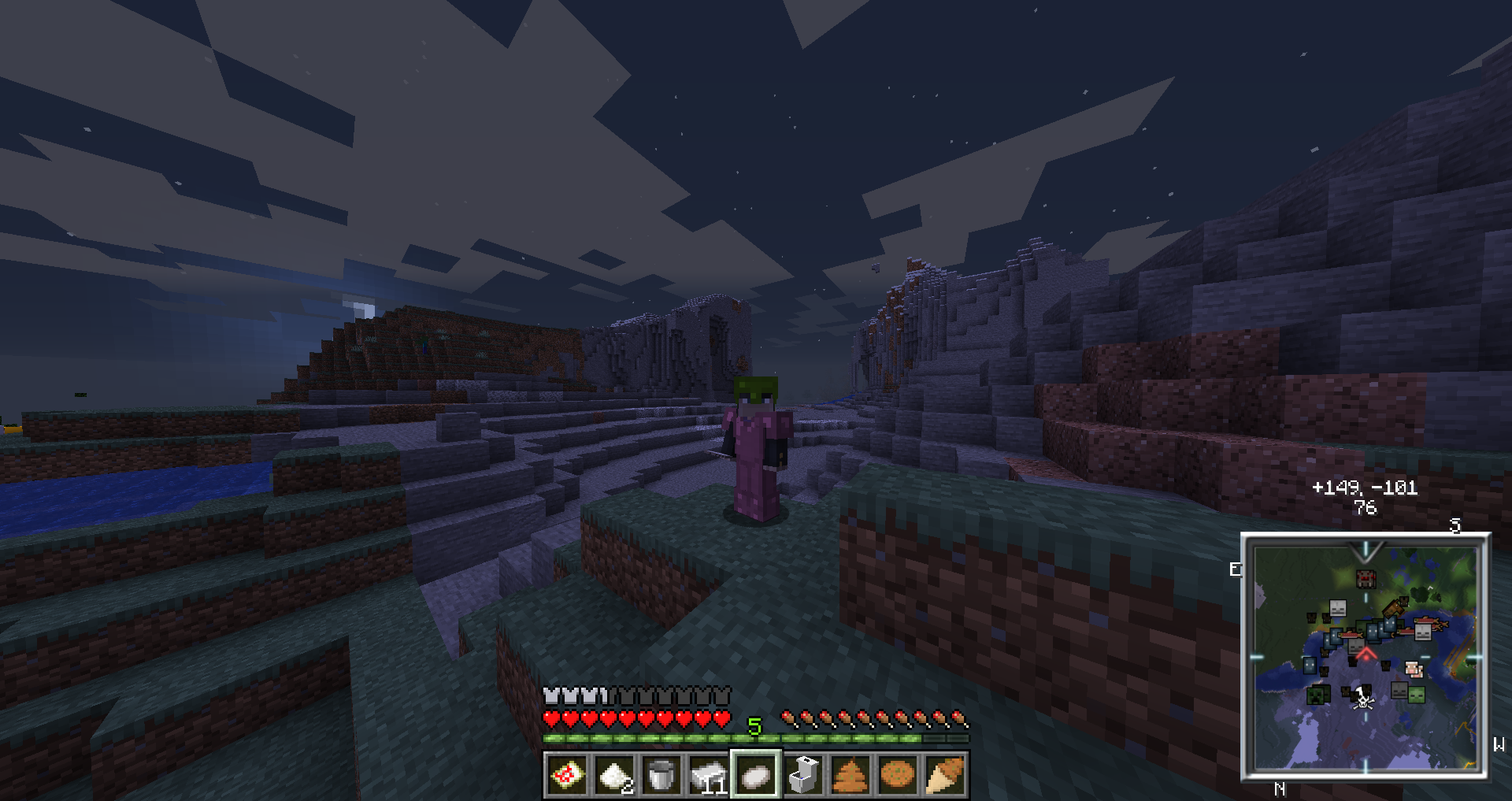1512x801 pixels.
Task: Click the spider face marker on minimap
Action: pyautogui.click(x=1366, y=579)
